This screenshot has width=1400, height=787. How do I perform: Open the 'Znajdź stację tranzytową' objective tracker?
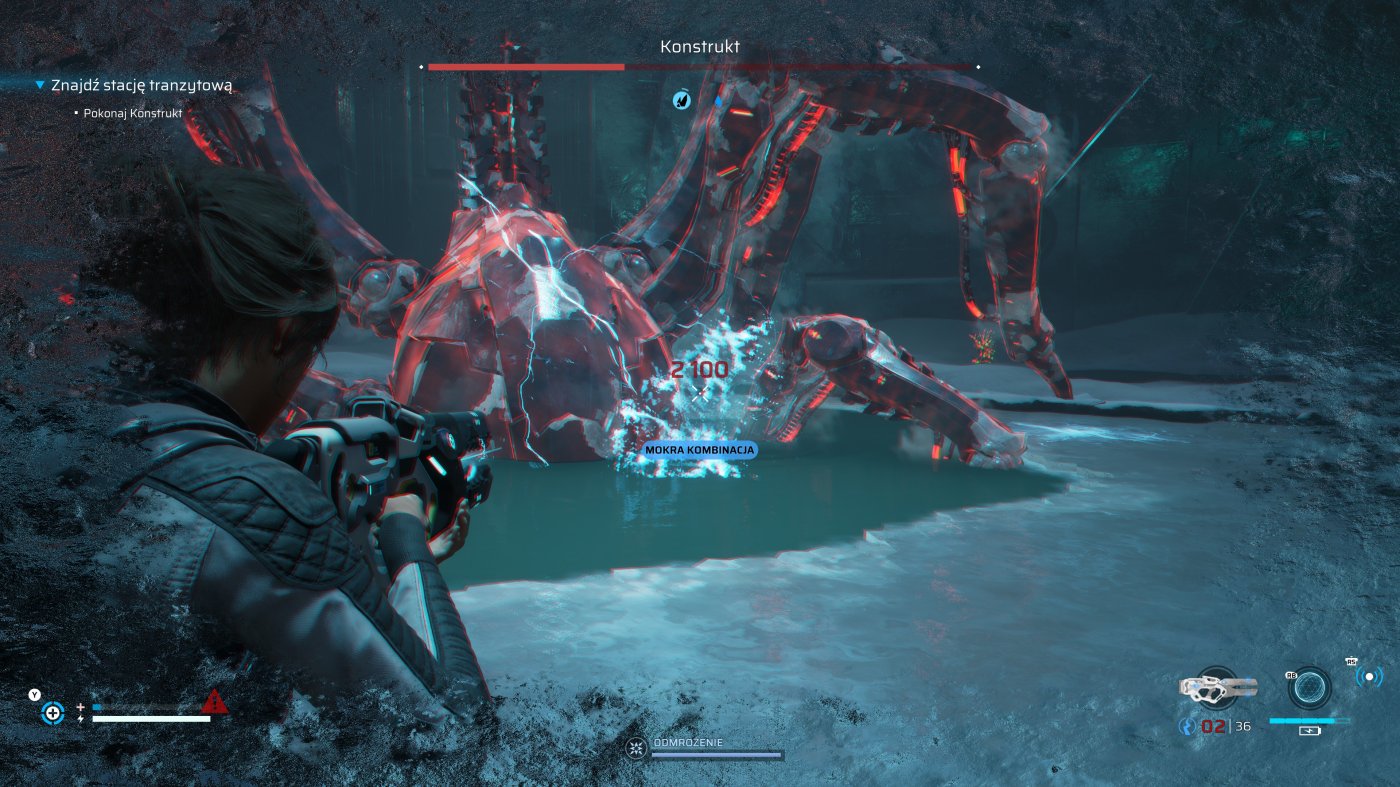pyautogui.click(x=141, y=86)
